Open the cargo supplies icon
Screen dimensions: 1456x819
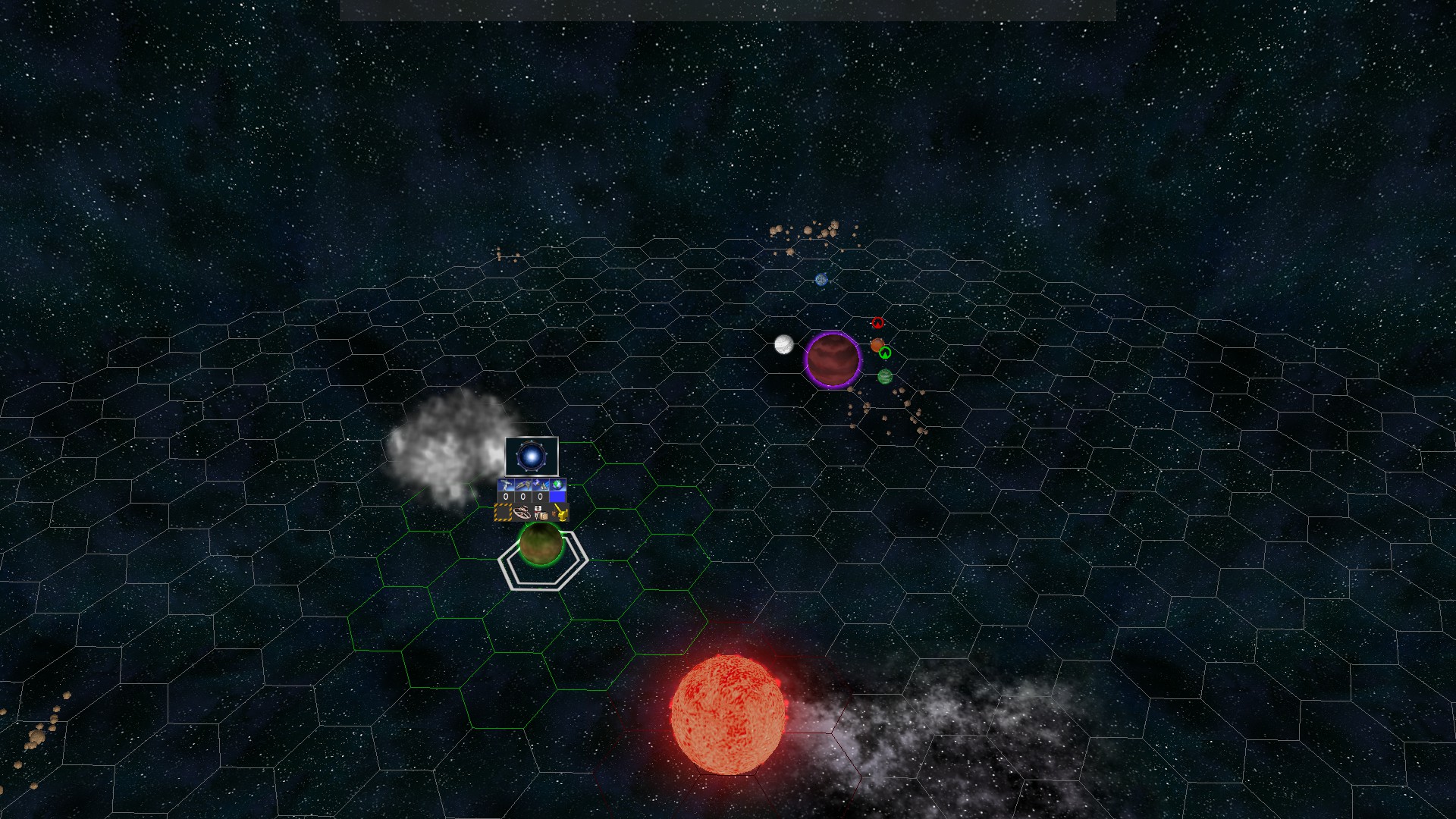coord(540,513)
